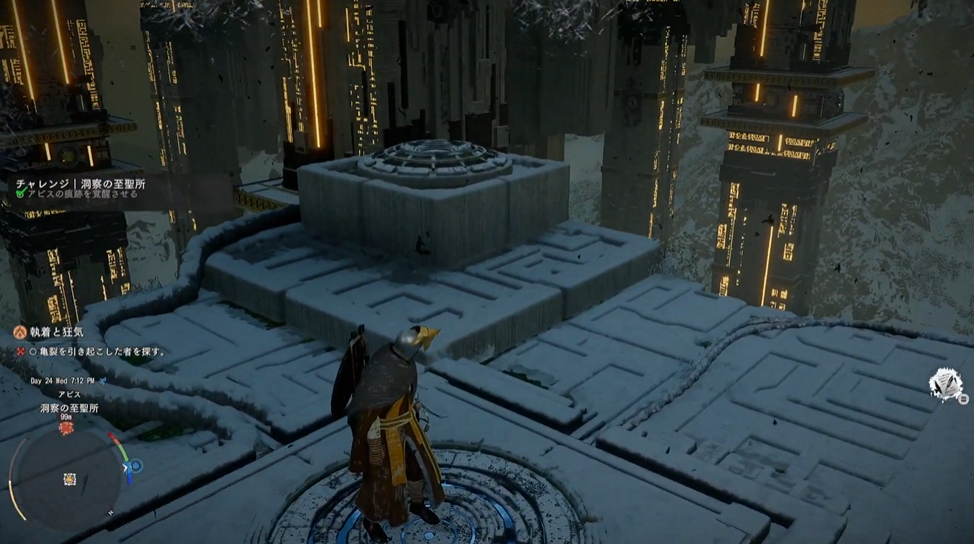Select the white marker icon inside minimap

tap(69, 479)
